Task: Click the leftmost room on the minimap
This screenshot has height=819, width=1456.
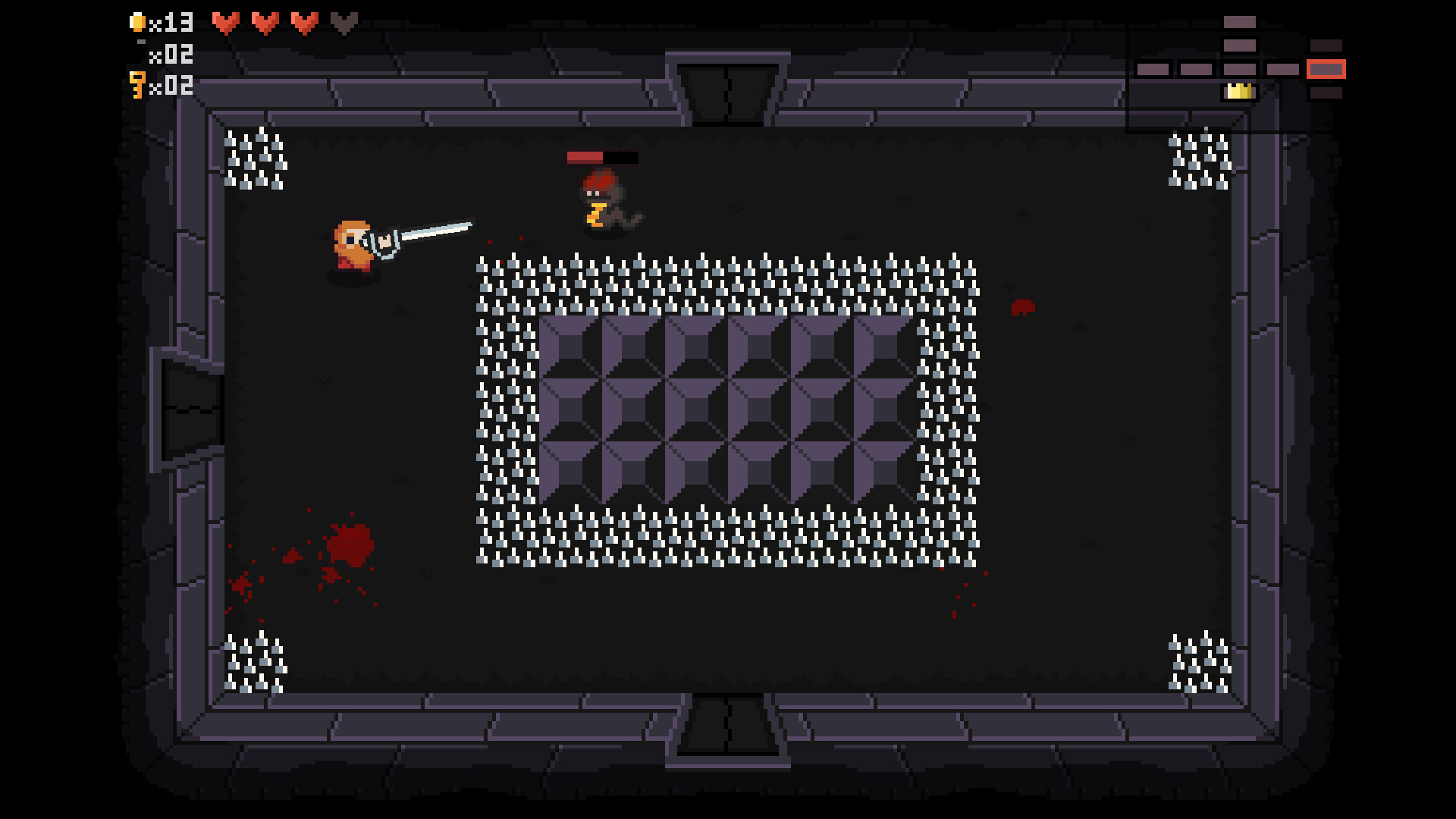Action: (1153, 69)
